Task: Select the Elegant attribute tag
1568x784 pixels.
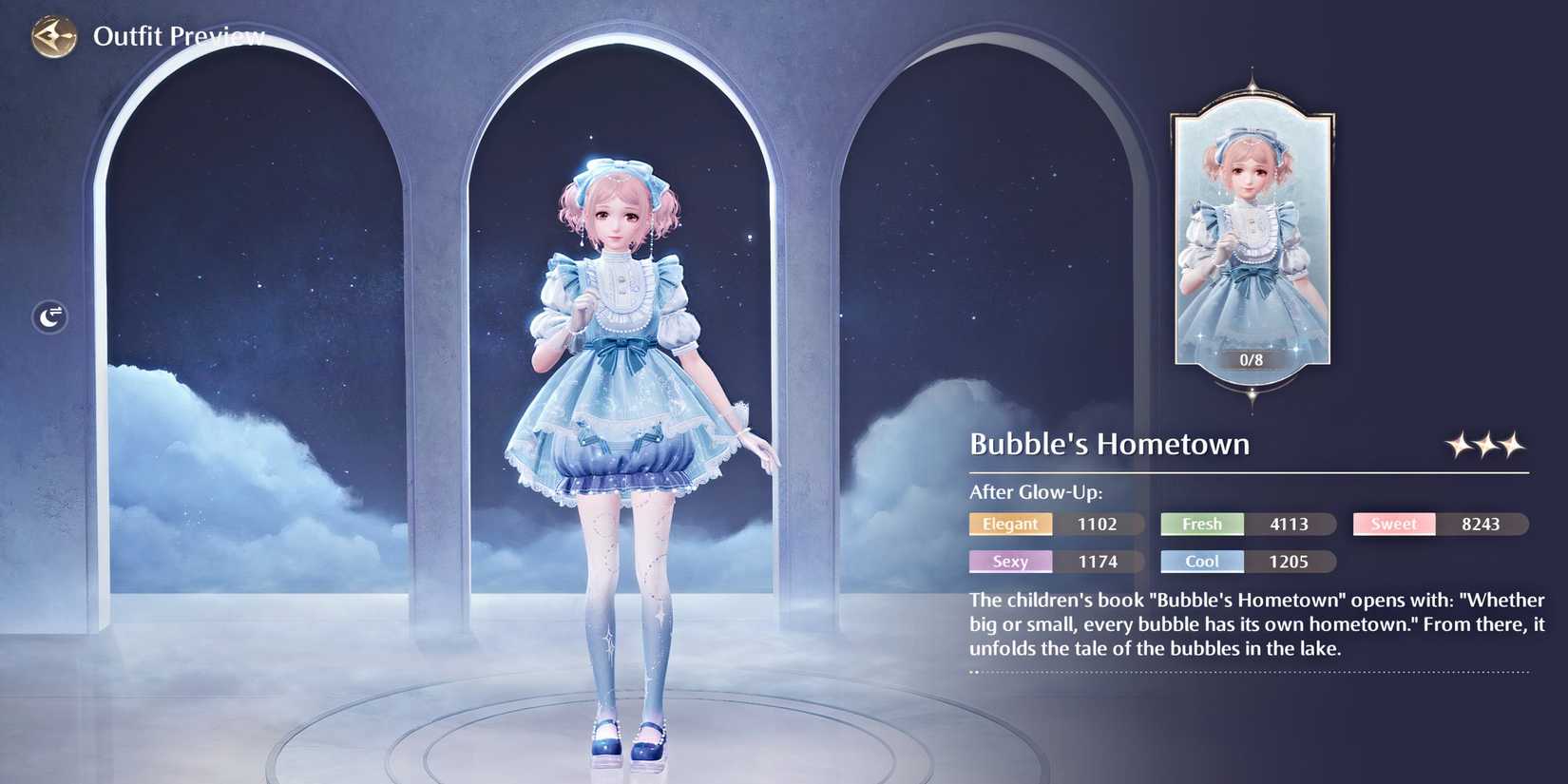Action: [x=1010, y=524]
